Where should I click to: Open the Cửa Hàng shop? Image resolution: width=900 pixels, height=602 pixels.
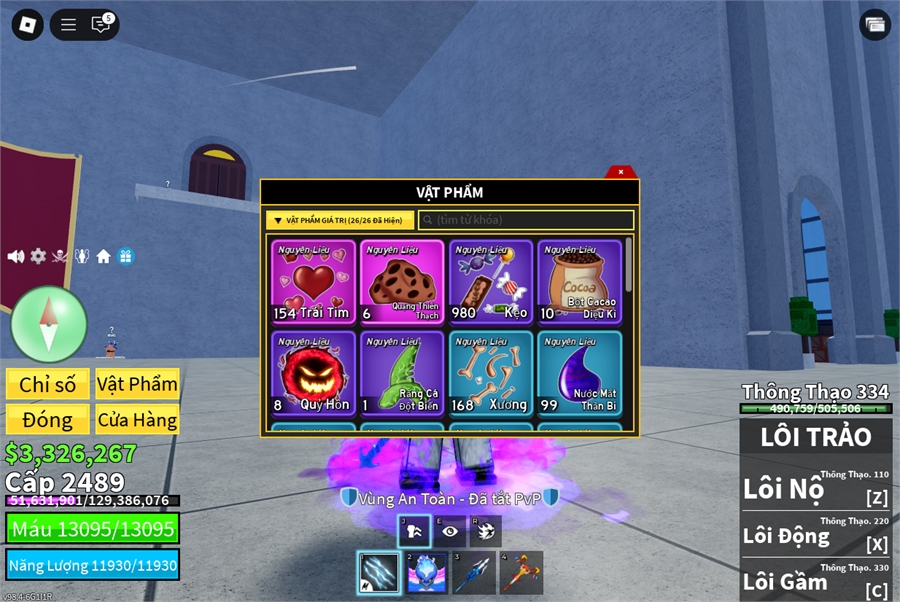(137, 419)
